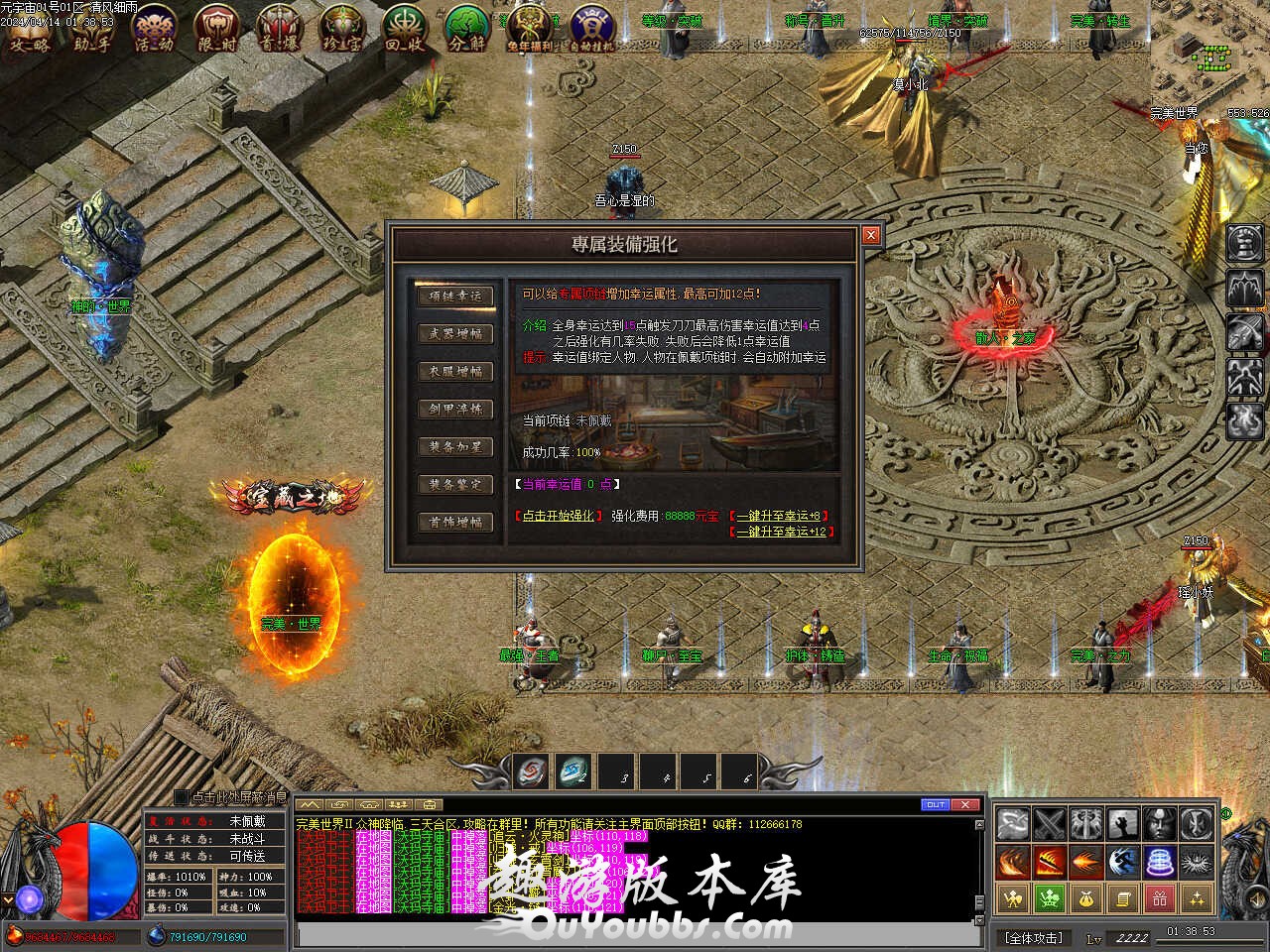Switch to the 武器增幅 tab
Image resolution: width=1270 pixels, height=952 pixels.
(454, 333)
